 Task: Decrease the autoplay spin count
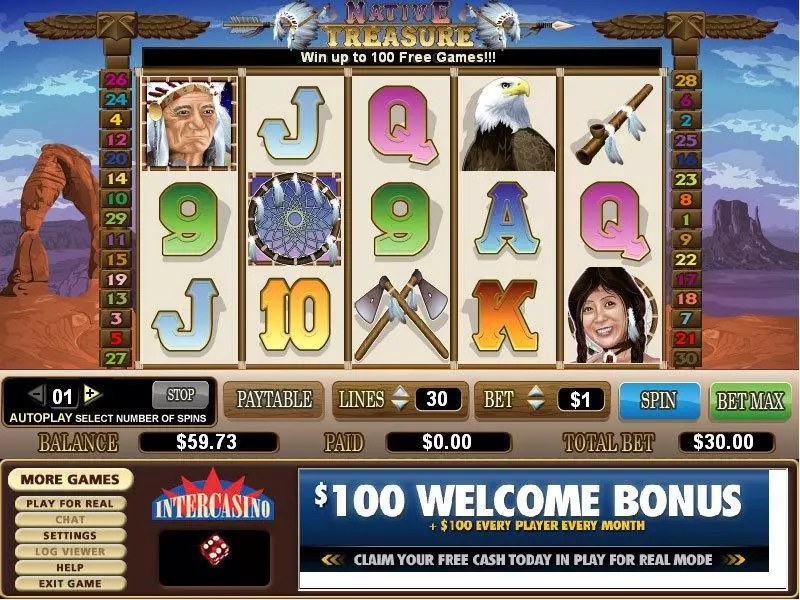click(x=36, y=393)
